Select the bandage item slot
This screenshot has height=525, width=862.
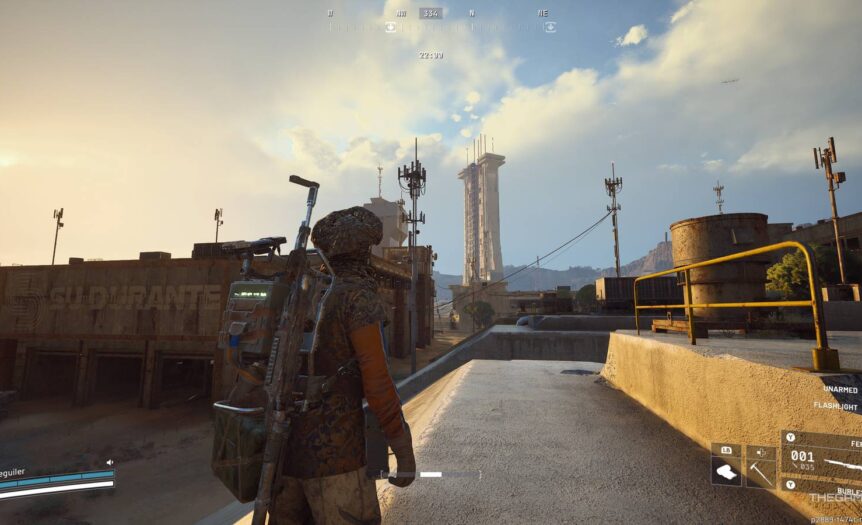coord(726,473)
